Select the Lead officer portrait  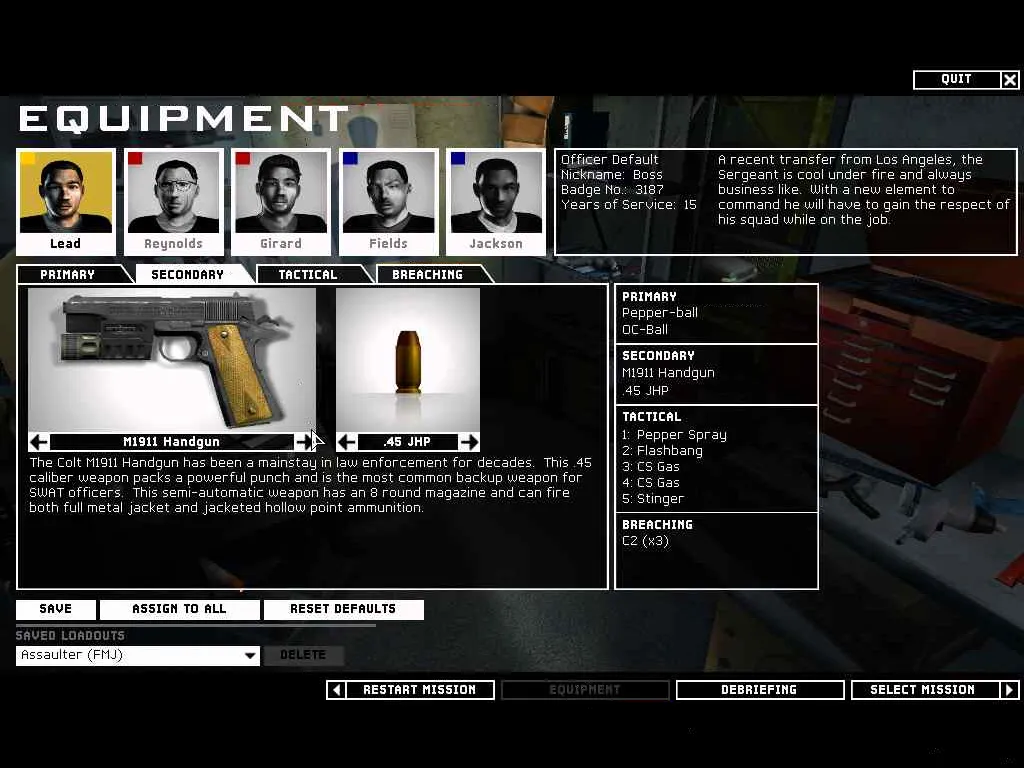(x=66, y=201)
